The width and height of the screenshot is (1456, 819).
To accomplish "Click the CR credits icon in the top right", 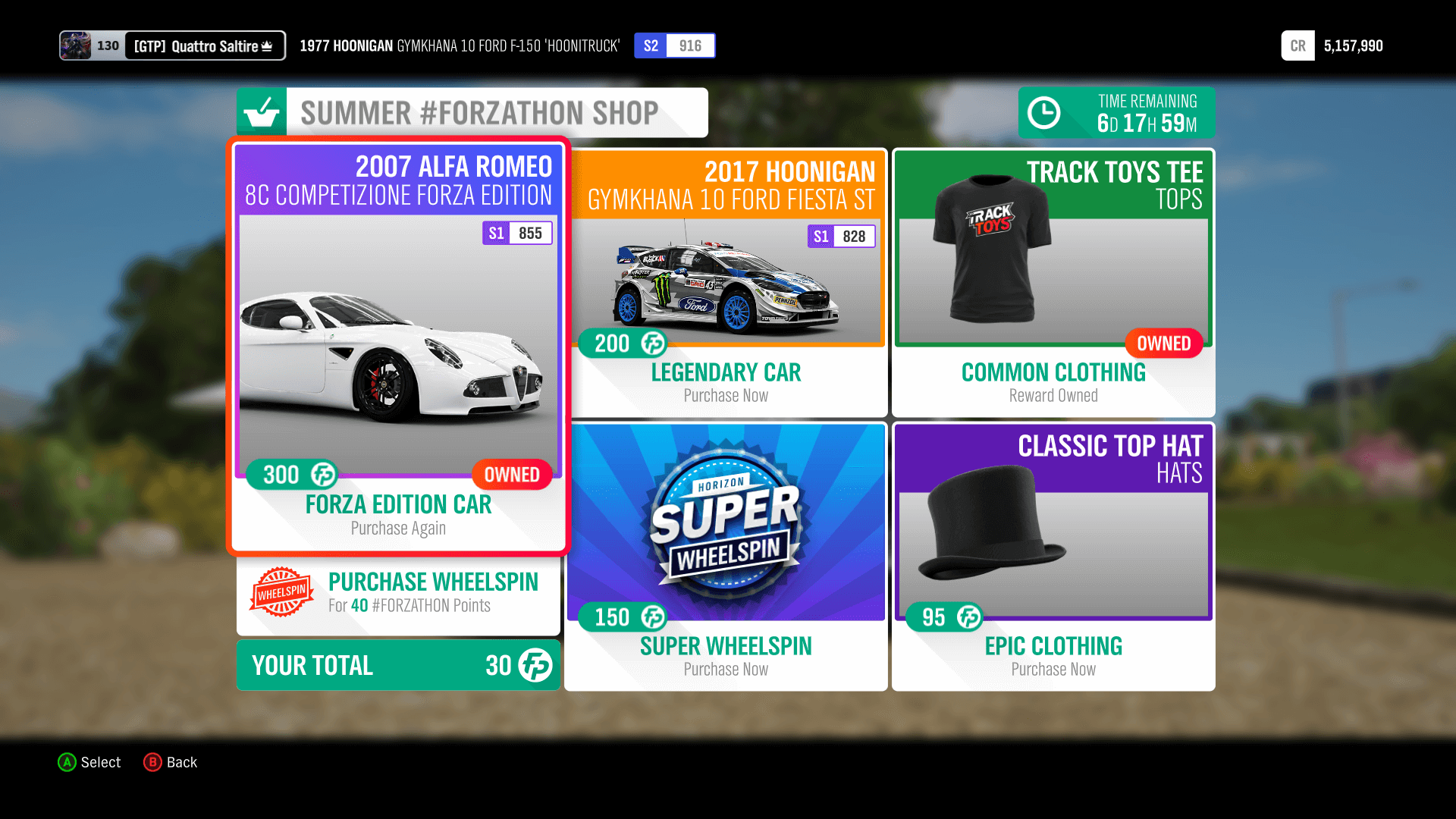I will [1298, 45].
